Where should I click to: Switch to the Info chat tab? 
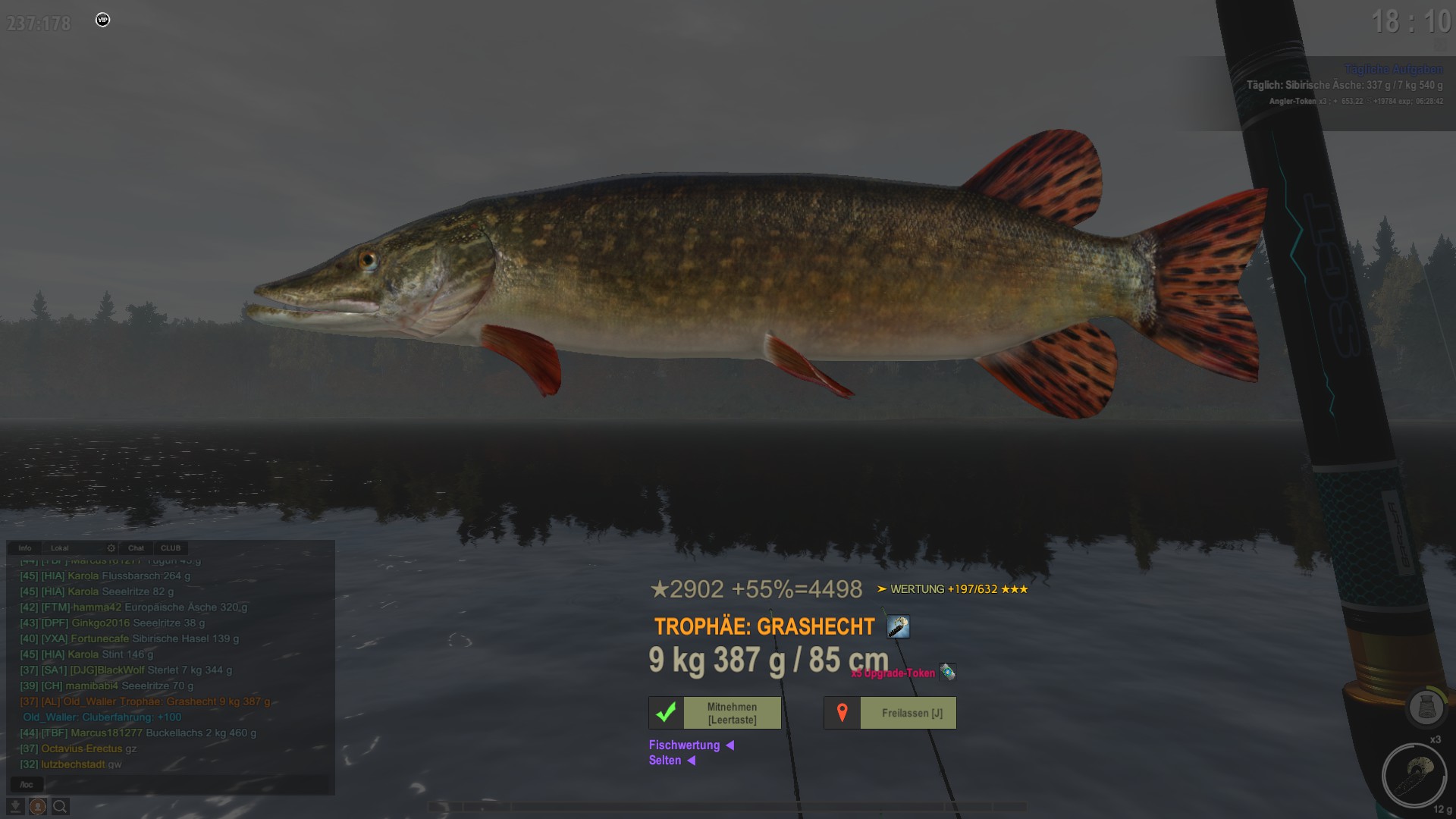click(x=25, y=548)
